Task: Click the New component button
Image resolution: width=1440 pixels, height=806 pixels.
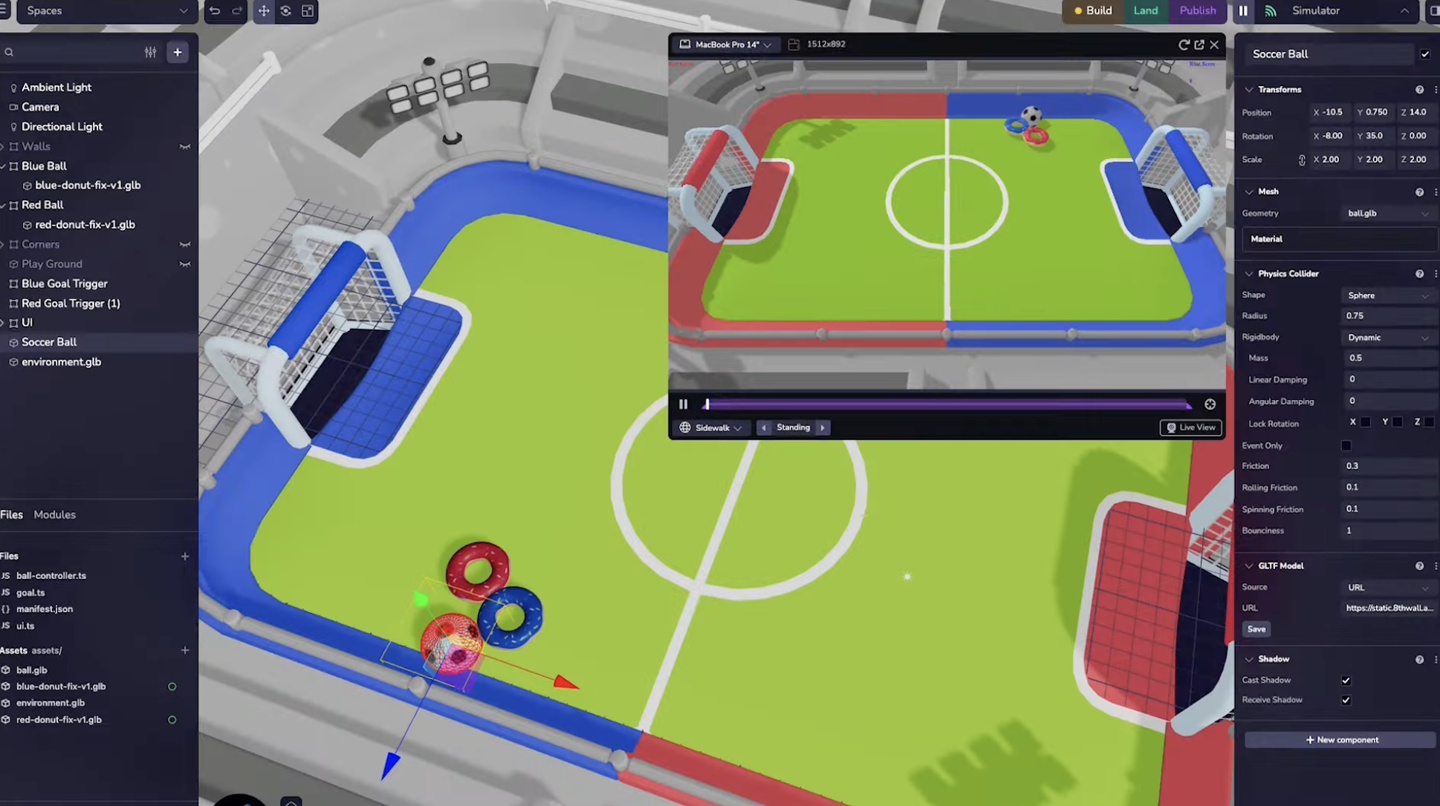Action: coord(1342,739)
